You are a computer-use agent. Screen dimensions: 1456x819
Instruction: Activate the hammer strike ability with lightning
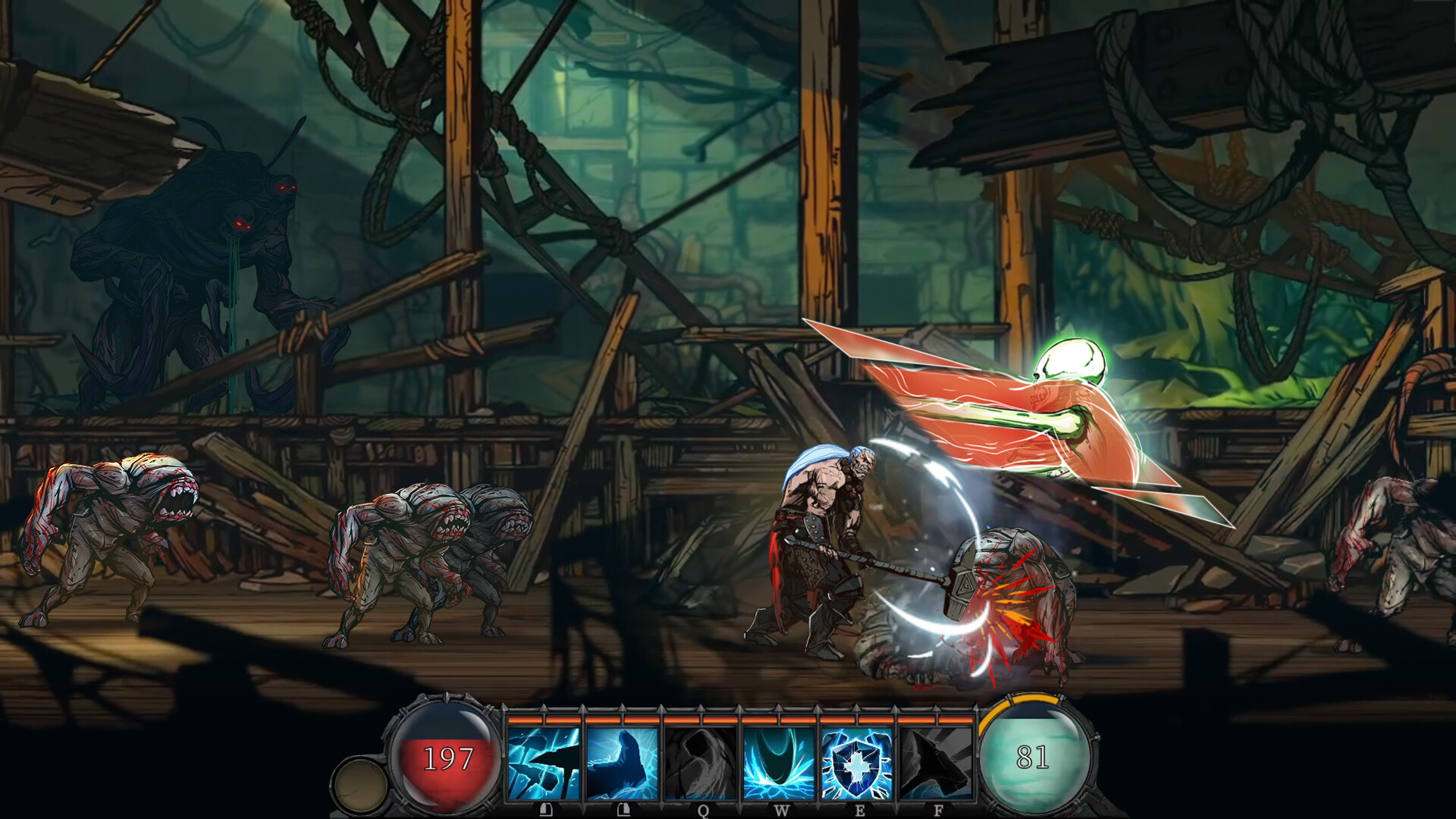pos(544,762)
